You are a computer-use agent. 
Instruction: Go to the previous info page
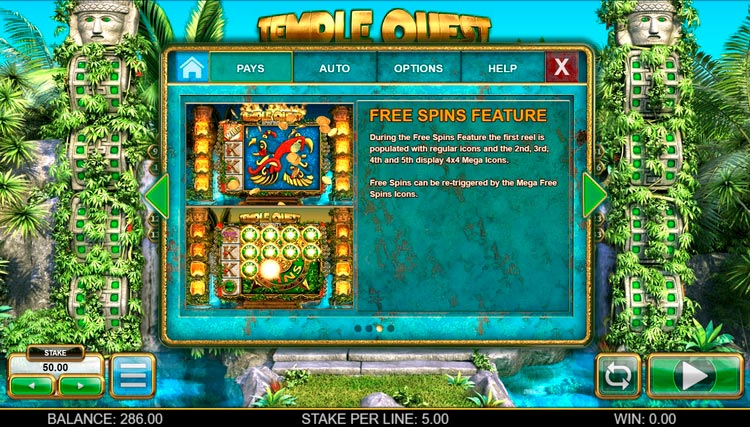click(x=157, y=196)
